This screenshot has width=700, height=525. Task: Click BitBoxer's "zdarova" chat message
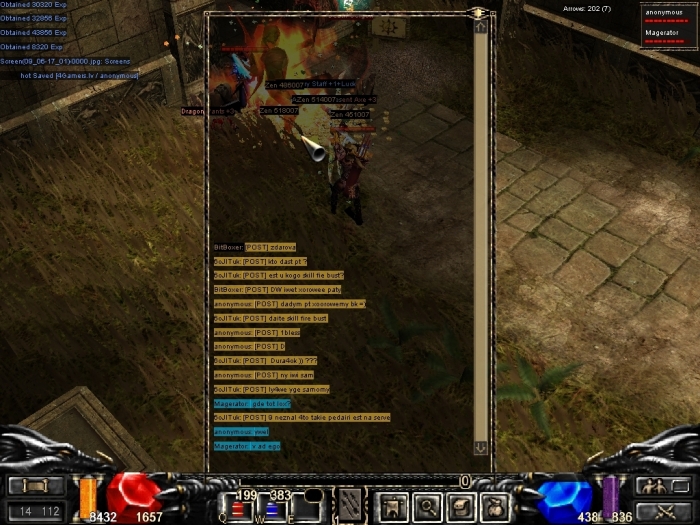pos(255,247)
